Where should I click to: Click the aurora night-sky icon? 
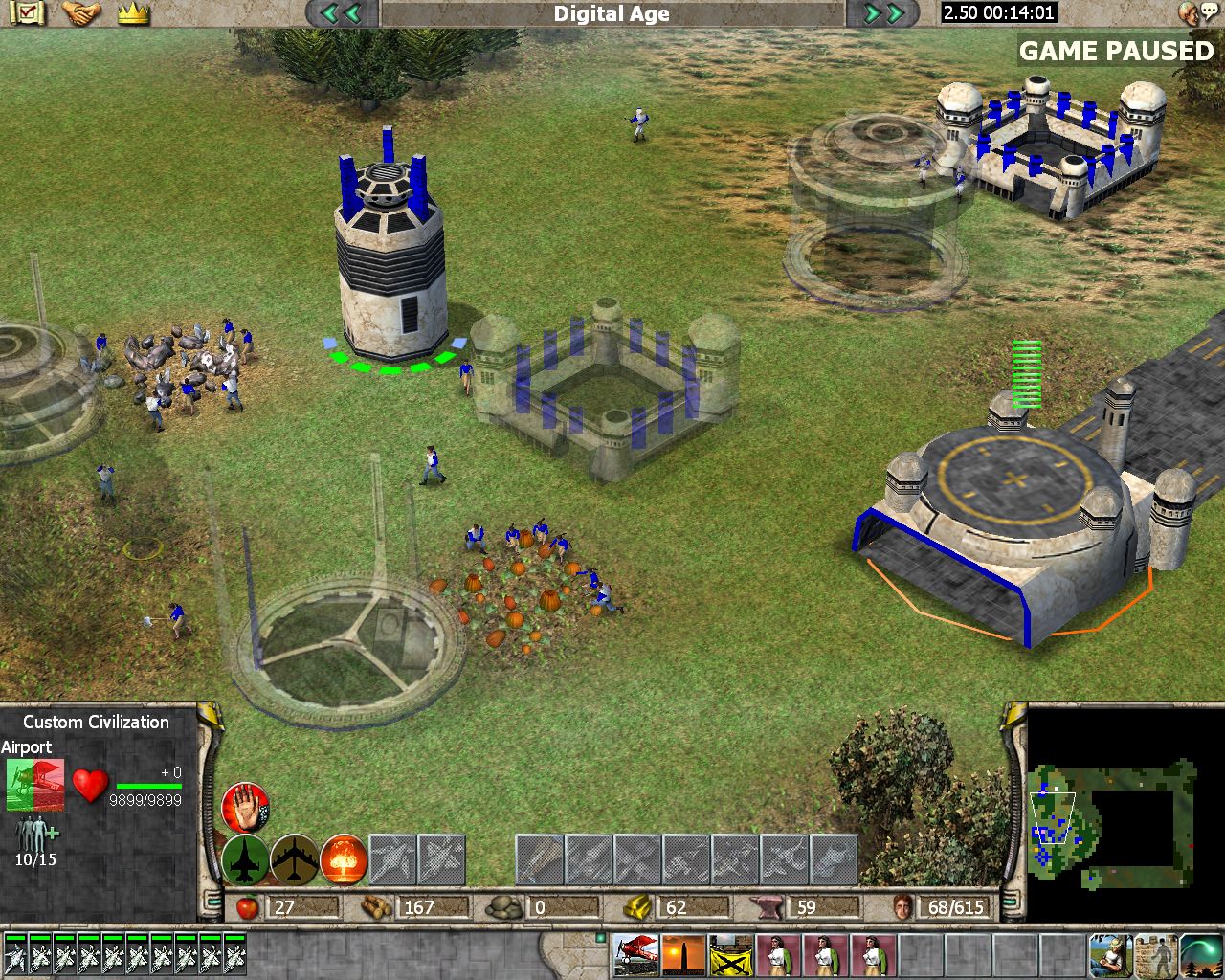(x=1201, y=955)
